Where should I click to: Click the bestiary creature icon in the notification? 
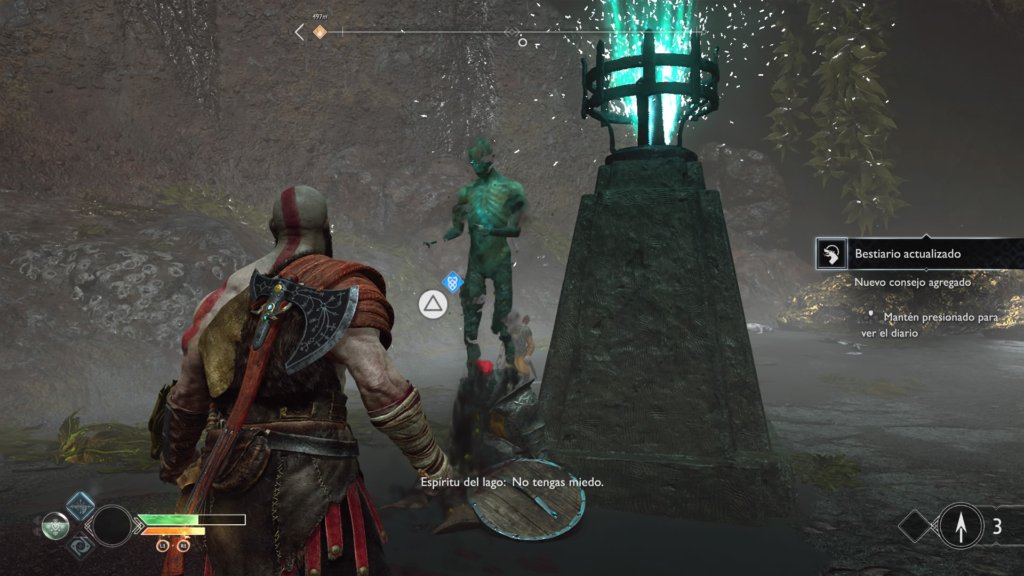pyautogui.click(x=830, y=254)
